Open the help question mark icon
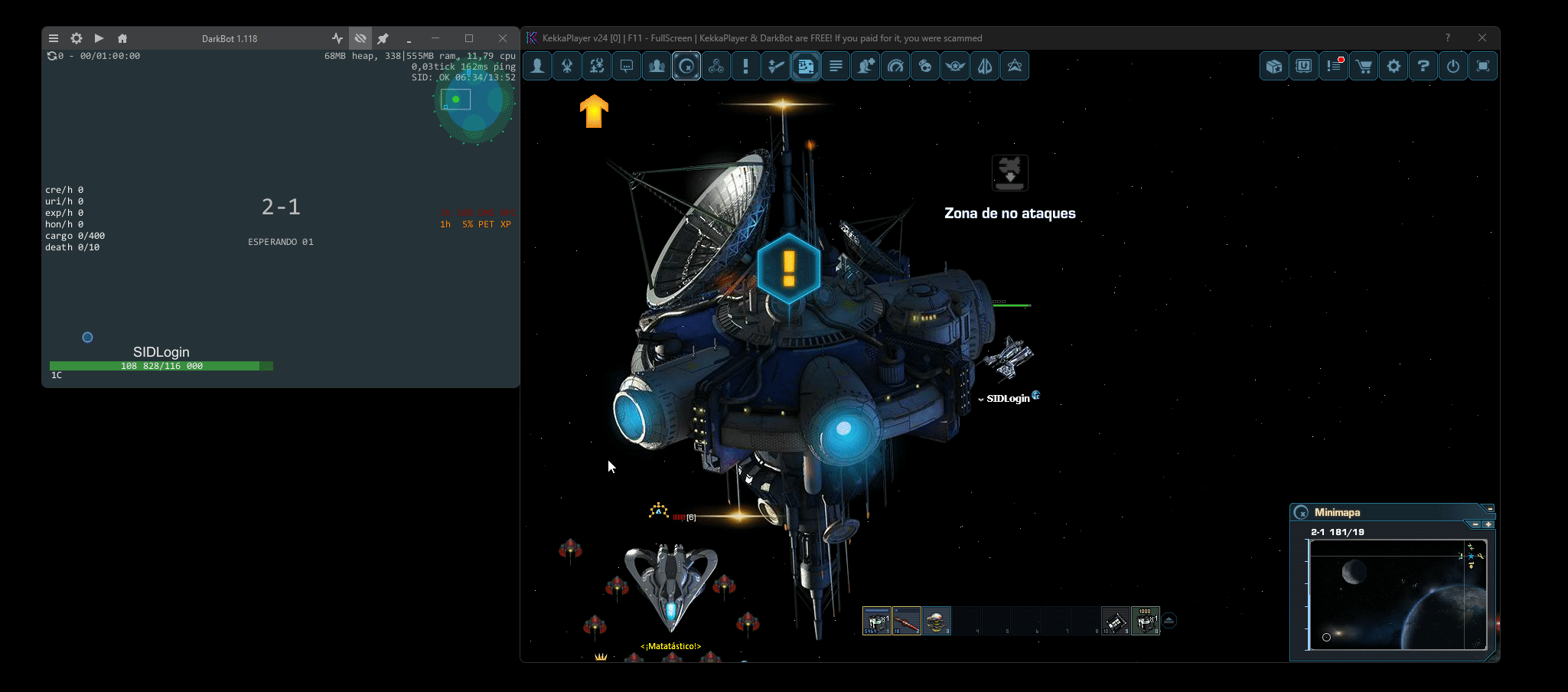This screenshot has width=1568, height=692. (x=1423, y=66)
